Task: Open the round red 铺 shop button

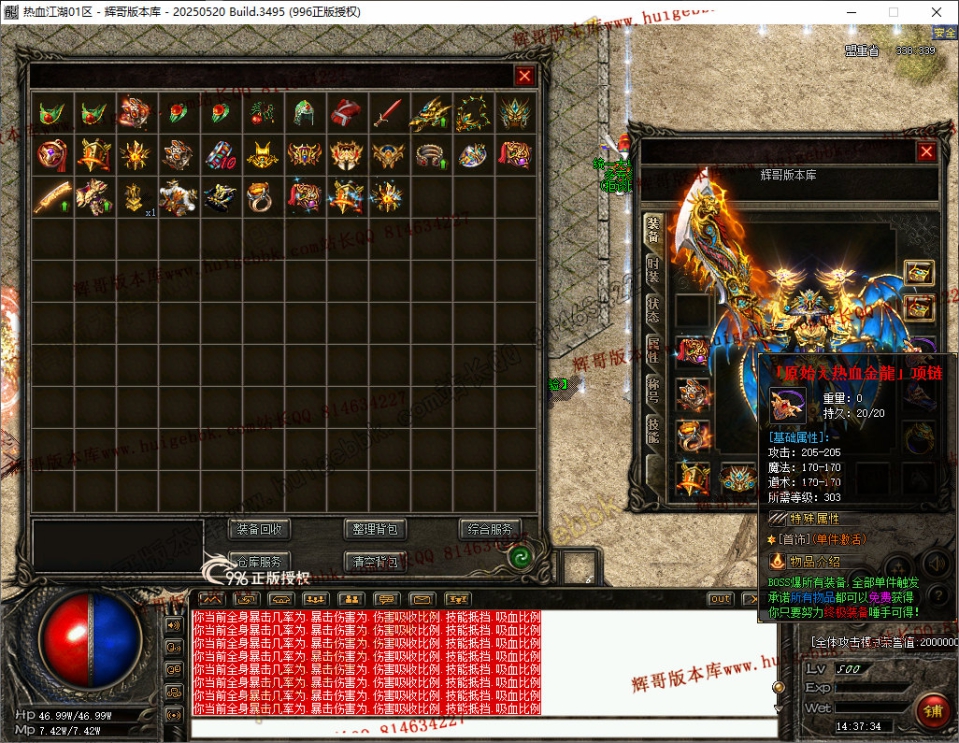Action: [x=933, y=711]
